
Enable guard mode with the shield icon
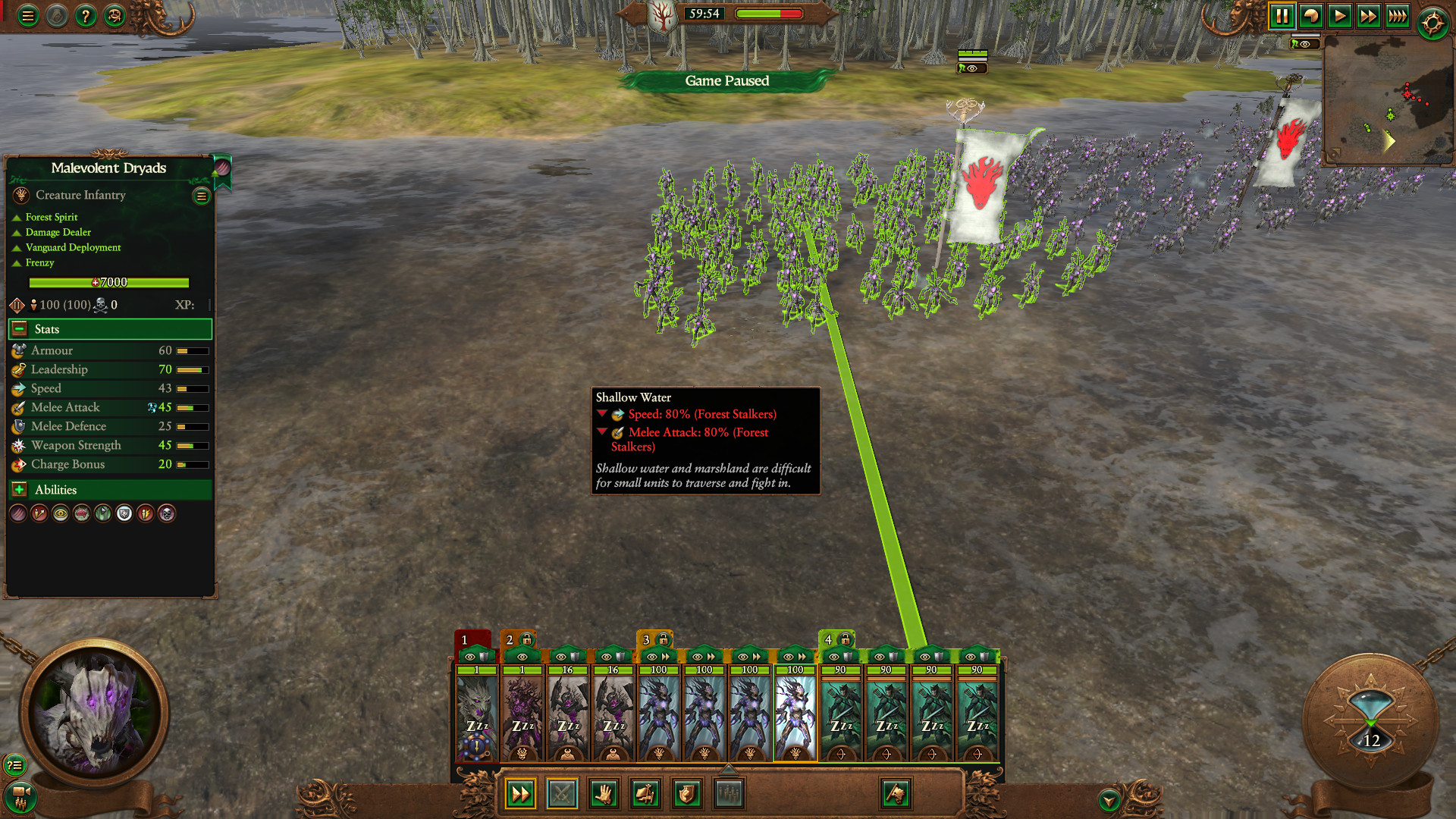[687, 794]
